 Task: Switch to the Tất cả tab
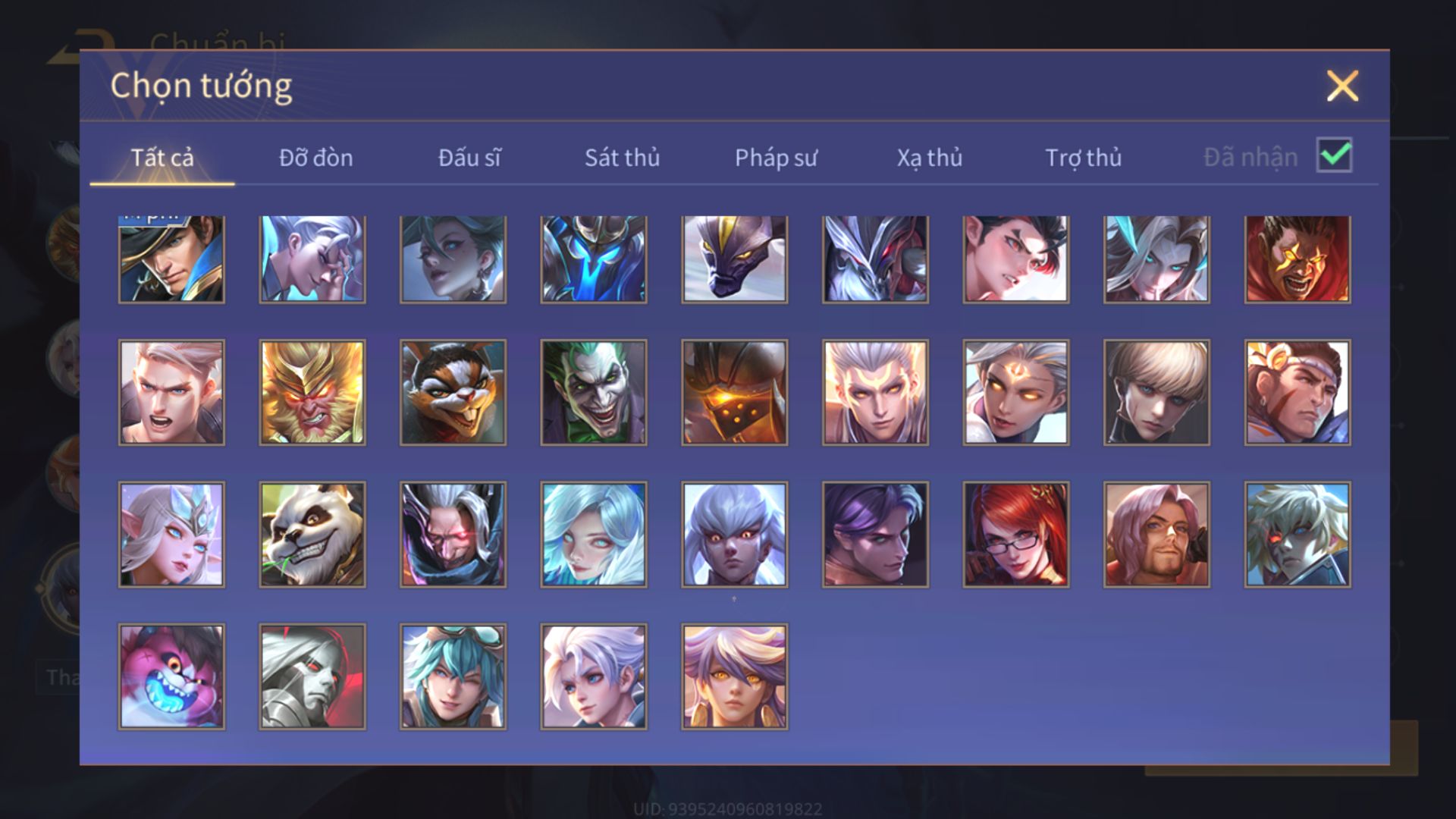[162, 158]
